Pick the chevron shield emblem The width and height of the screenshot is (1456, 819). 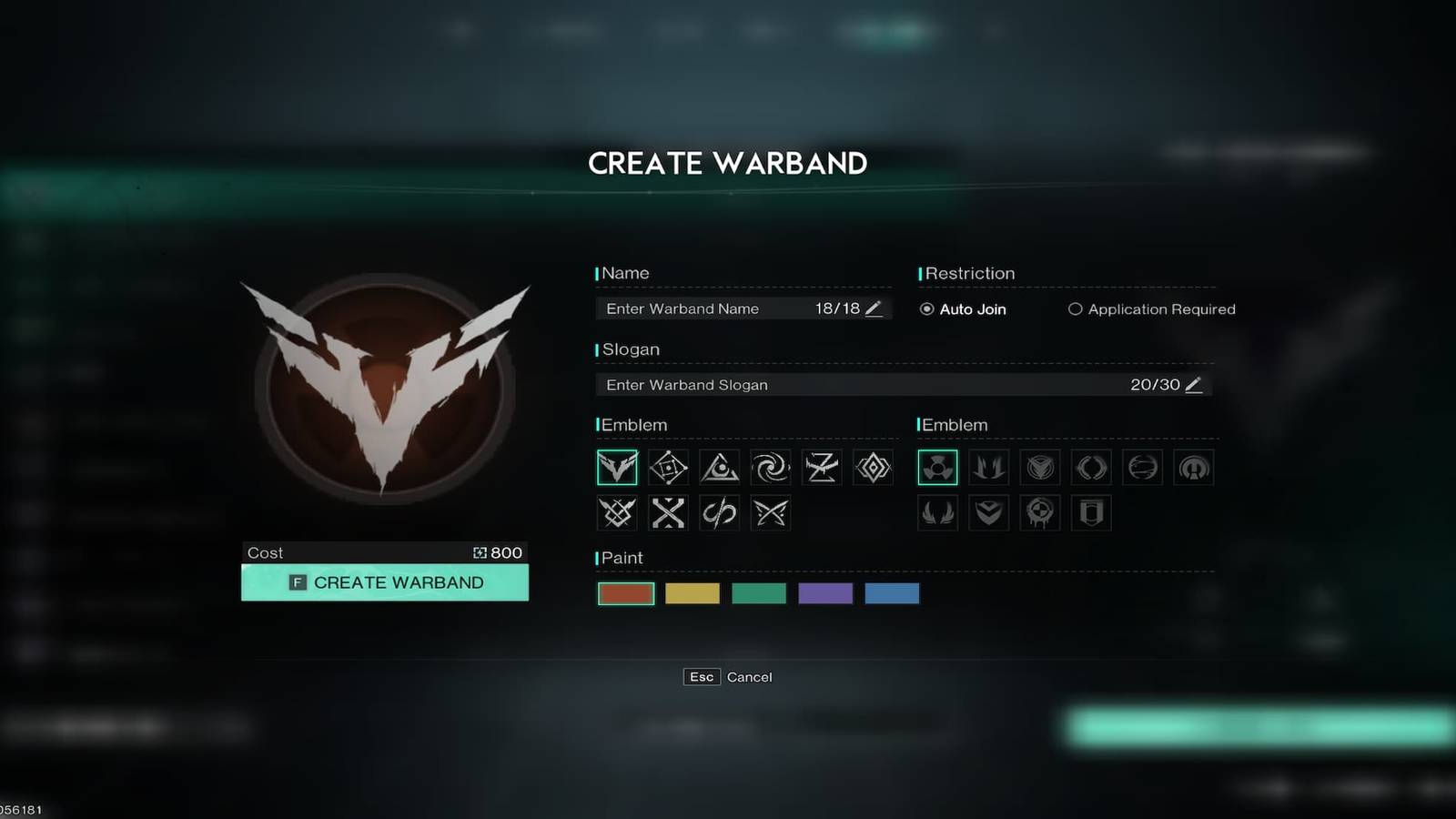(988, 513)
